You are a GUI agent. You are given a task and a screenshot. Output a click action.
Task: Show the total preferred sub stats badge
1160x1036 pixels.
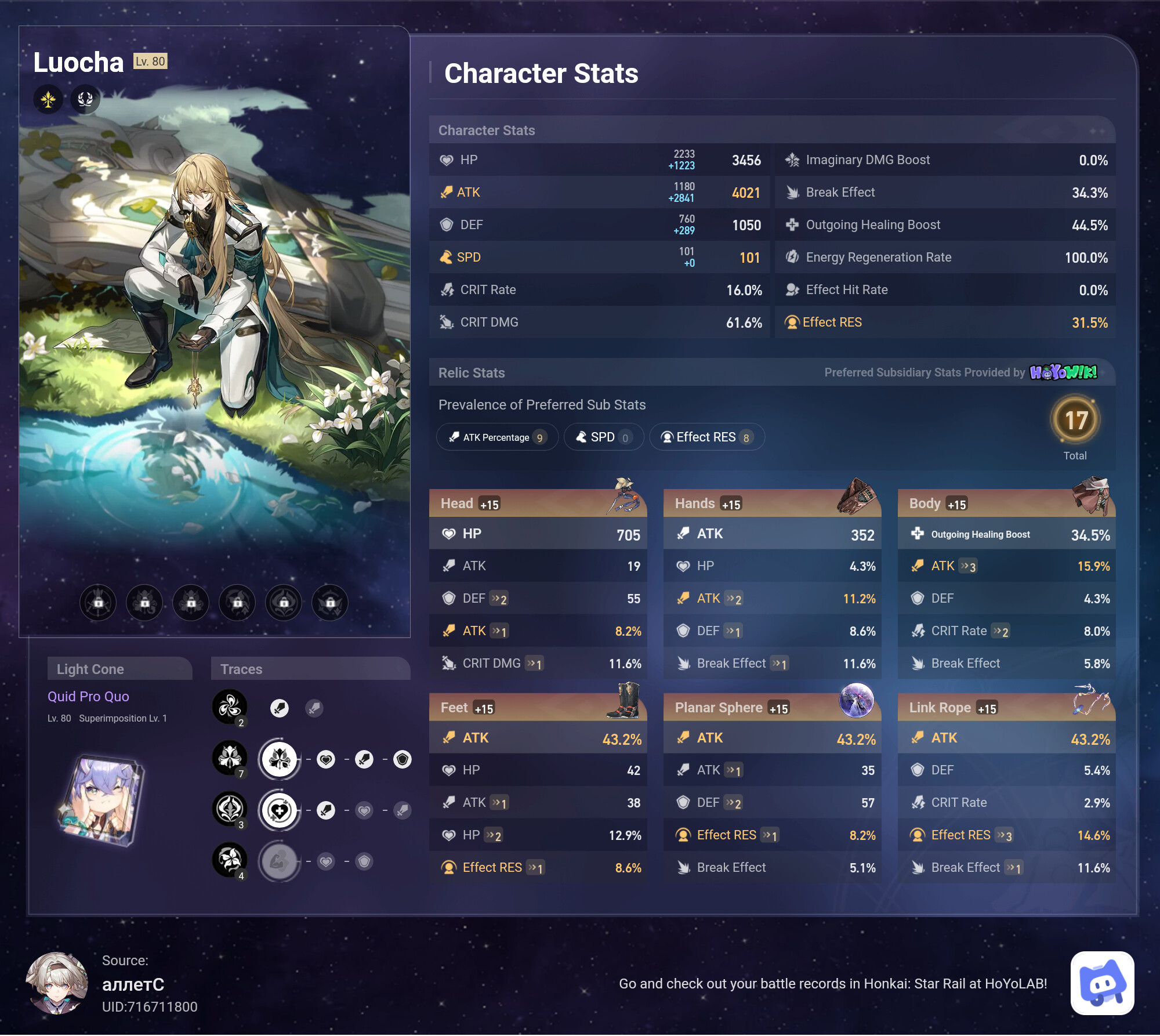pyautogui.click(x=1075, y=421)
